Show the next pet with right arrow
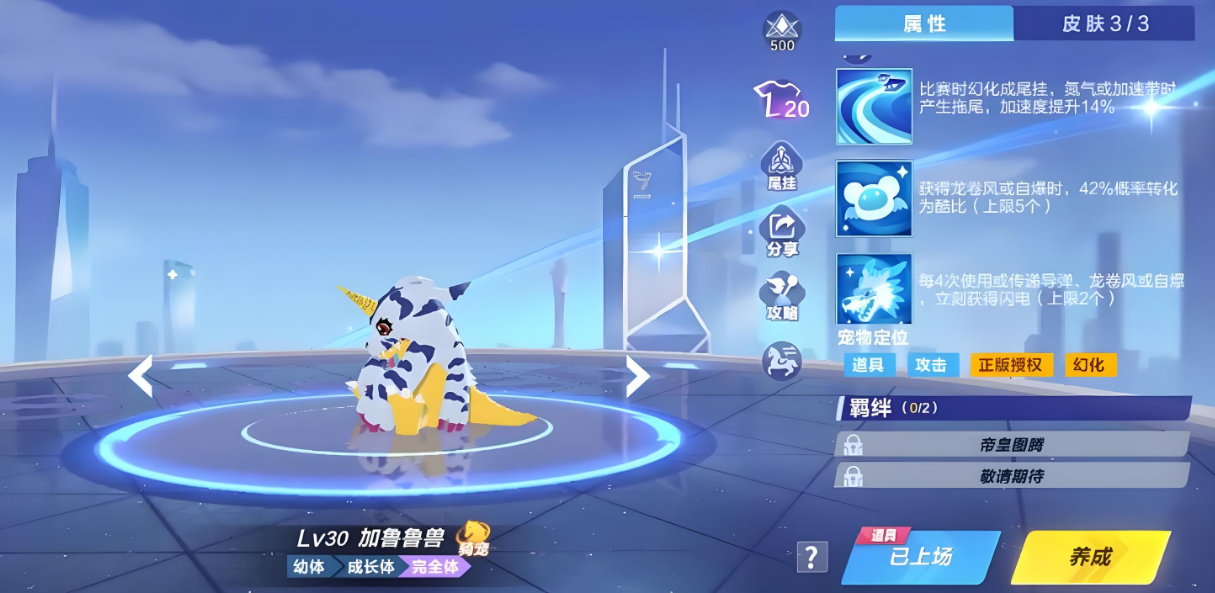Viewport: 1215px width, 593px height. click(x=637, y=376)
